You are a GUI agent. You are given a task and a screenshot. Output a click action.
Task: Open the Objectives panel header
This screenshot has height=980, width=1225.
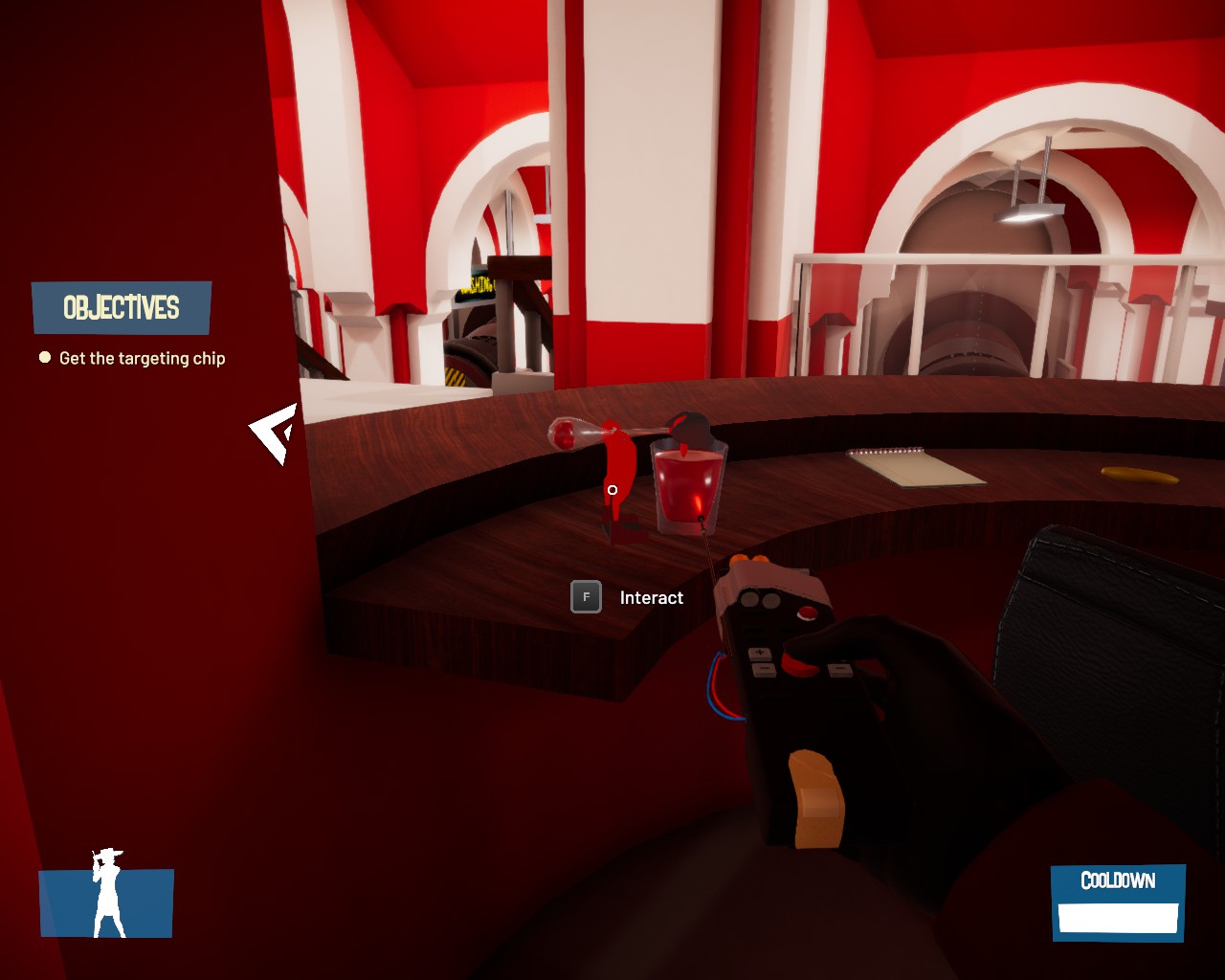[x=122, y=307]
